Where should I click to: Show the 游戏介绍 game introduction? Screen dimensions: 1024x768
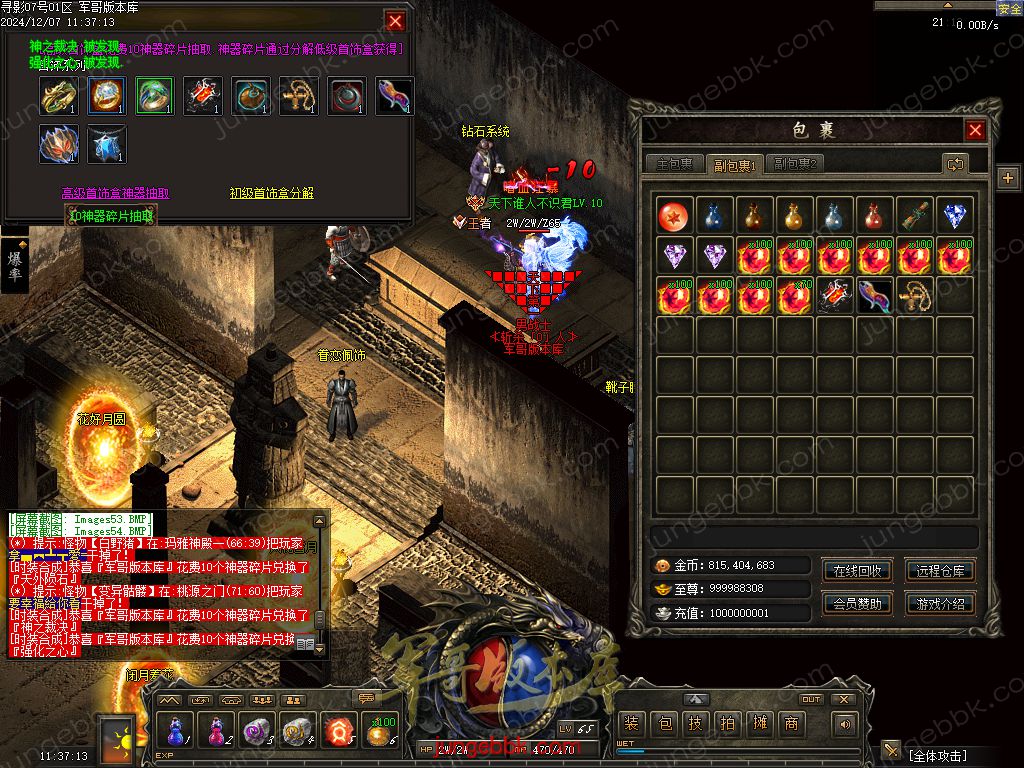click(940, 604)
